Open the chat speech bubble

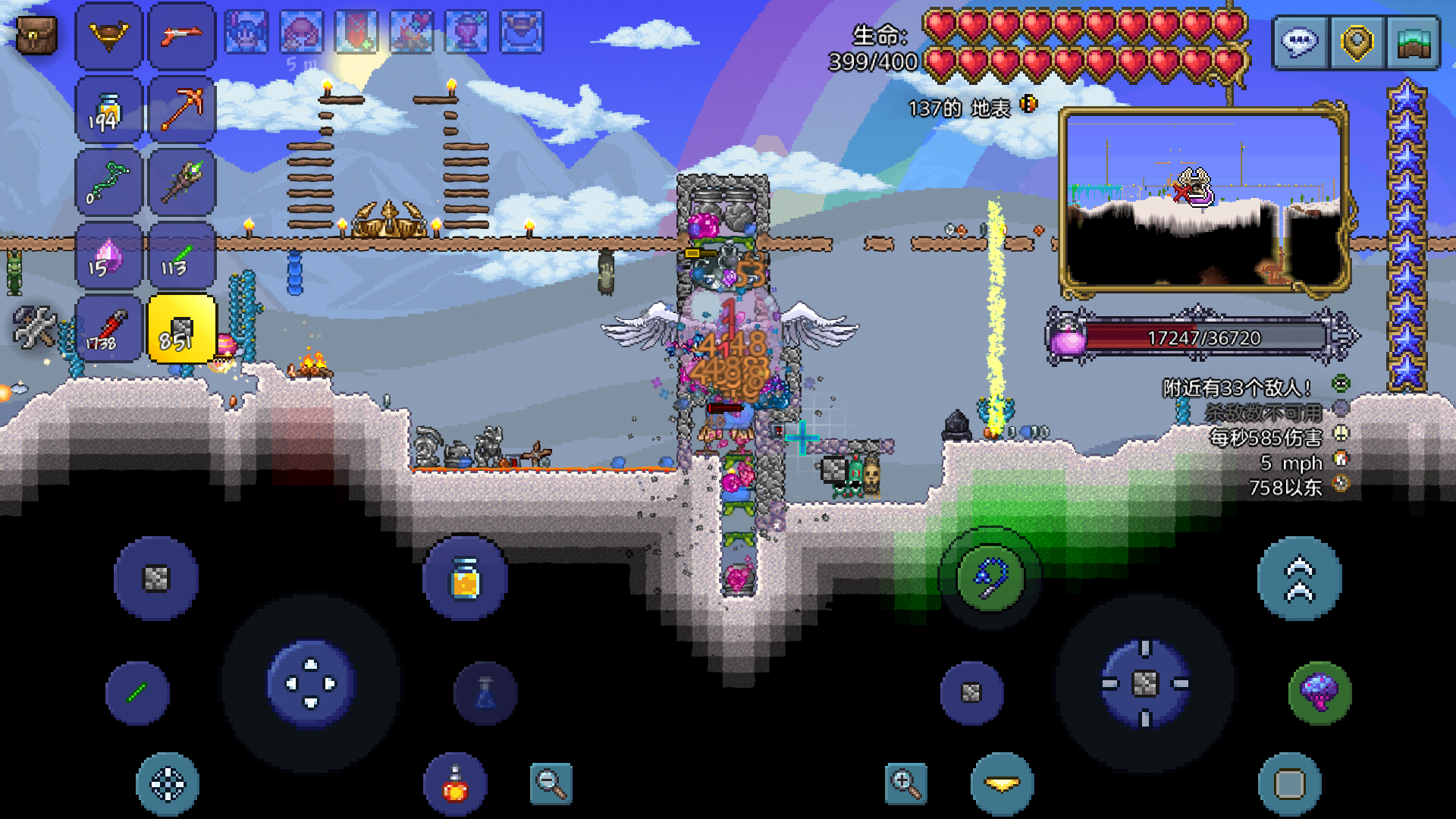(1300, 42)
